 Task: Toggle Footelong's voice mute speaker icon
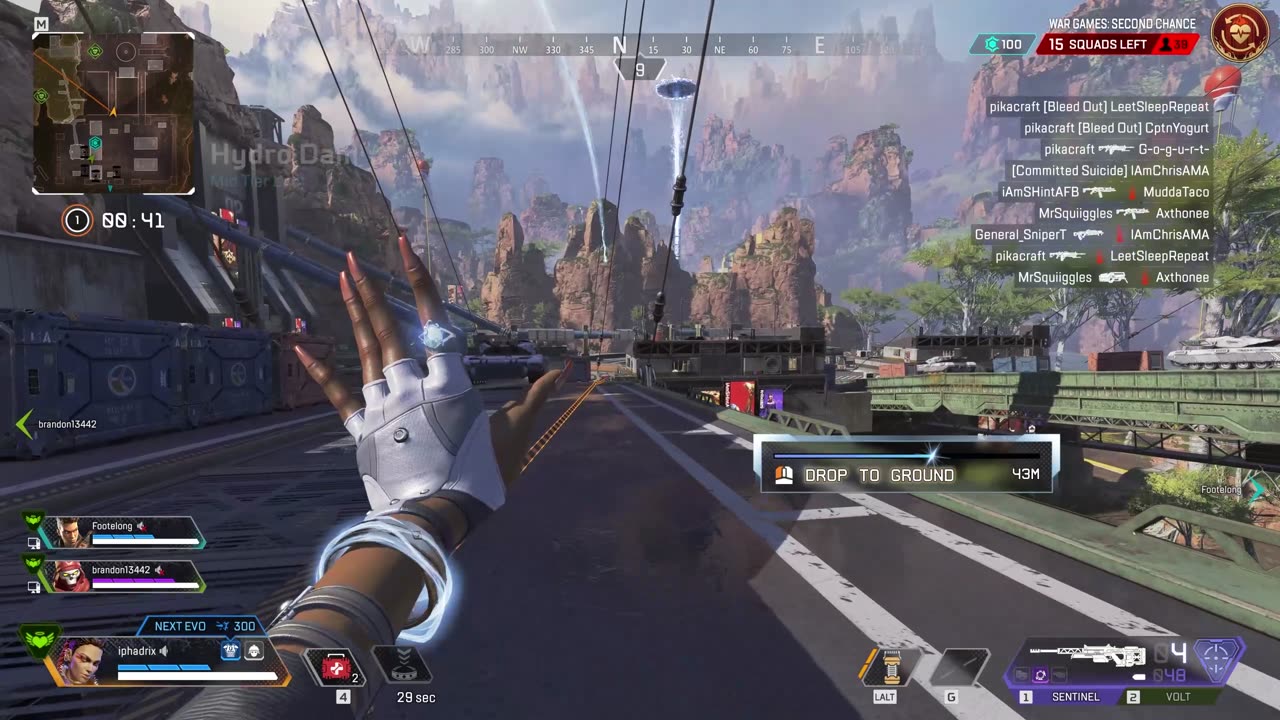tap(141, 527)
